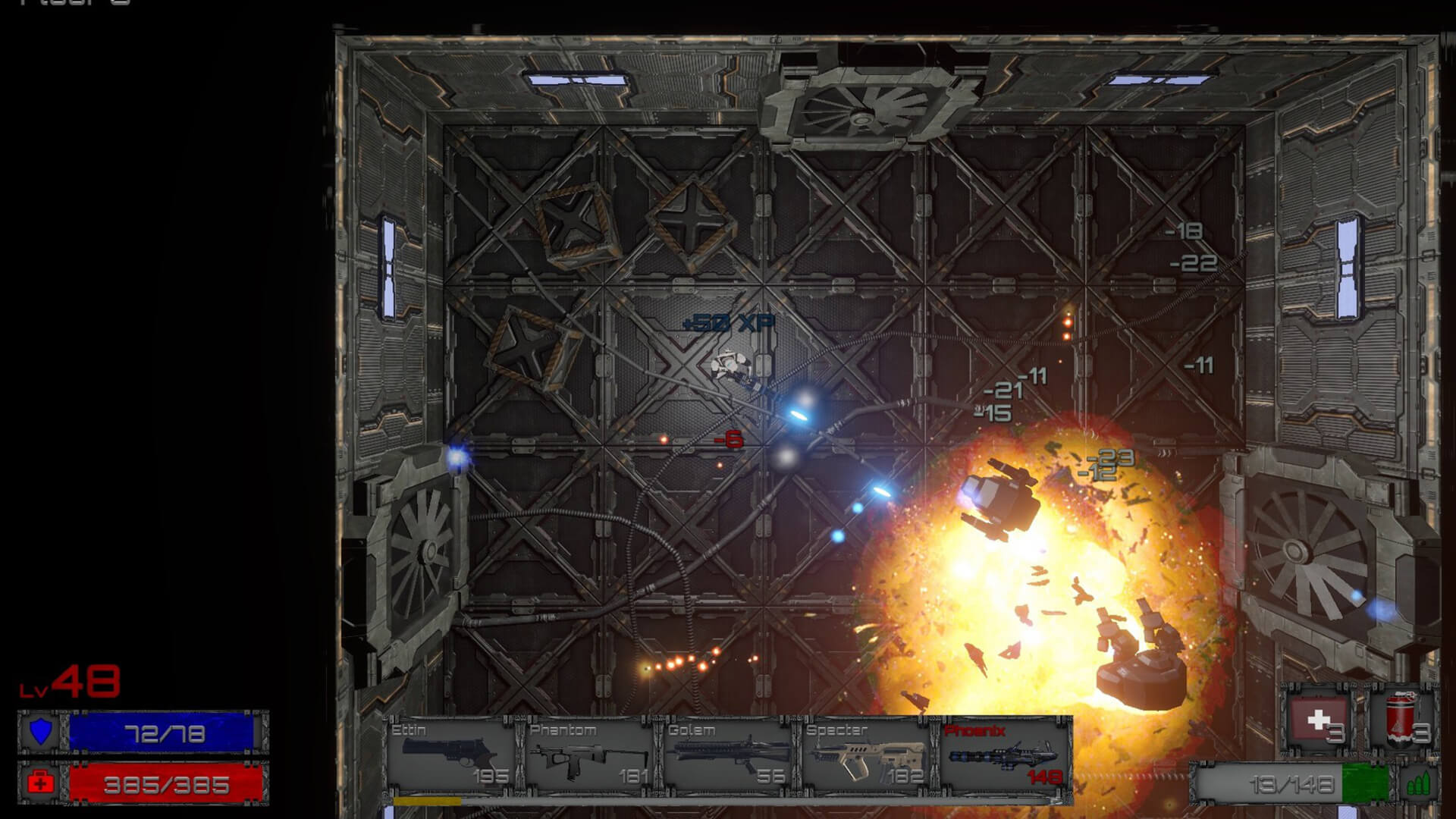The height and width of the screenshot is (819, 1456).
Task: Select the Ettin revolver weapon slot
Action: (450, 755)
